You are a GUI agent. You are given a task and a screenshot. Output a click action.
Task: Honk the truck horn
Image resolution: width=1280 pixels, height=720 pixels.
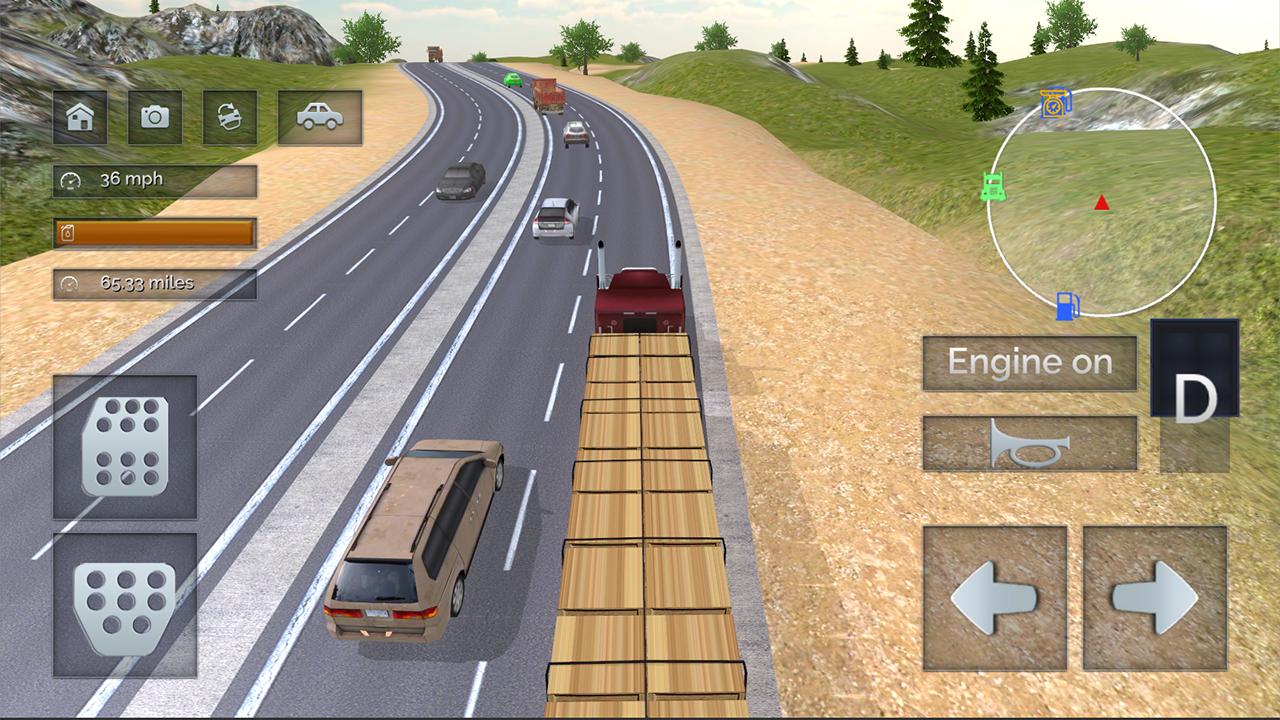click(x=1030, y=443)
